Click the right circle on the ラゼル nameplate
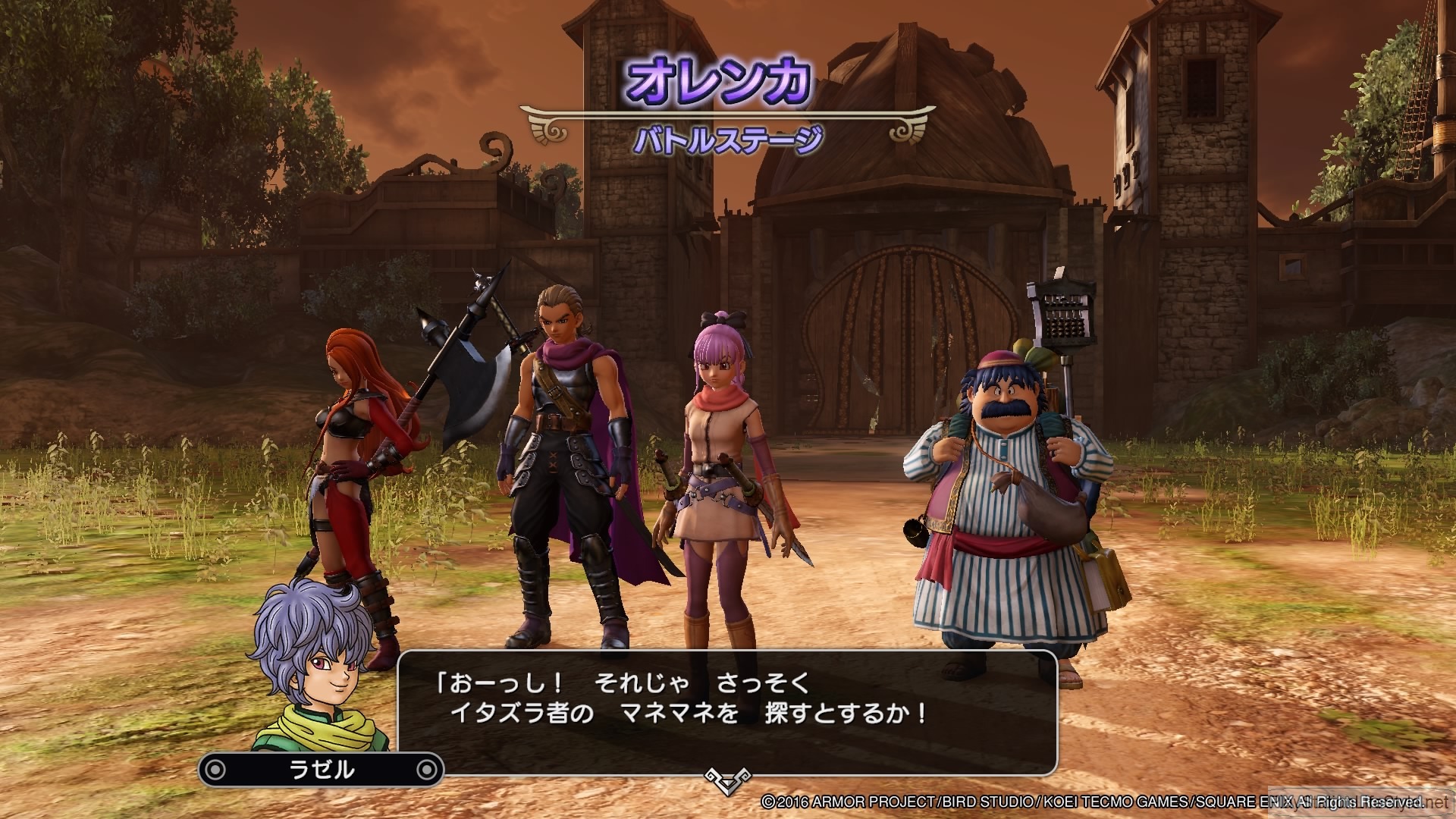This screenshot has height=819, width=1456. pos(428,770)
